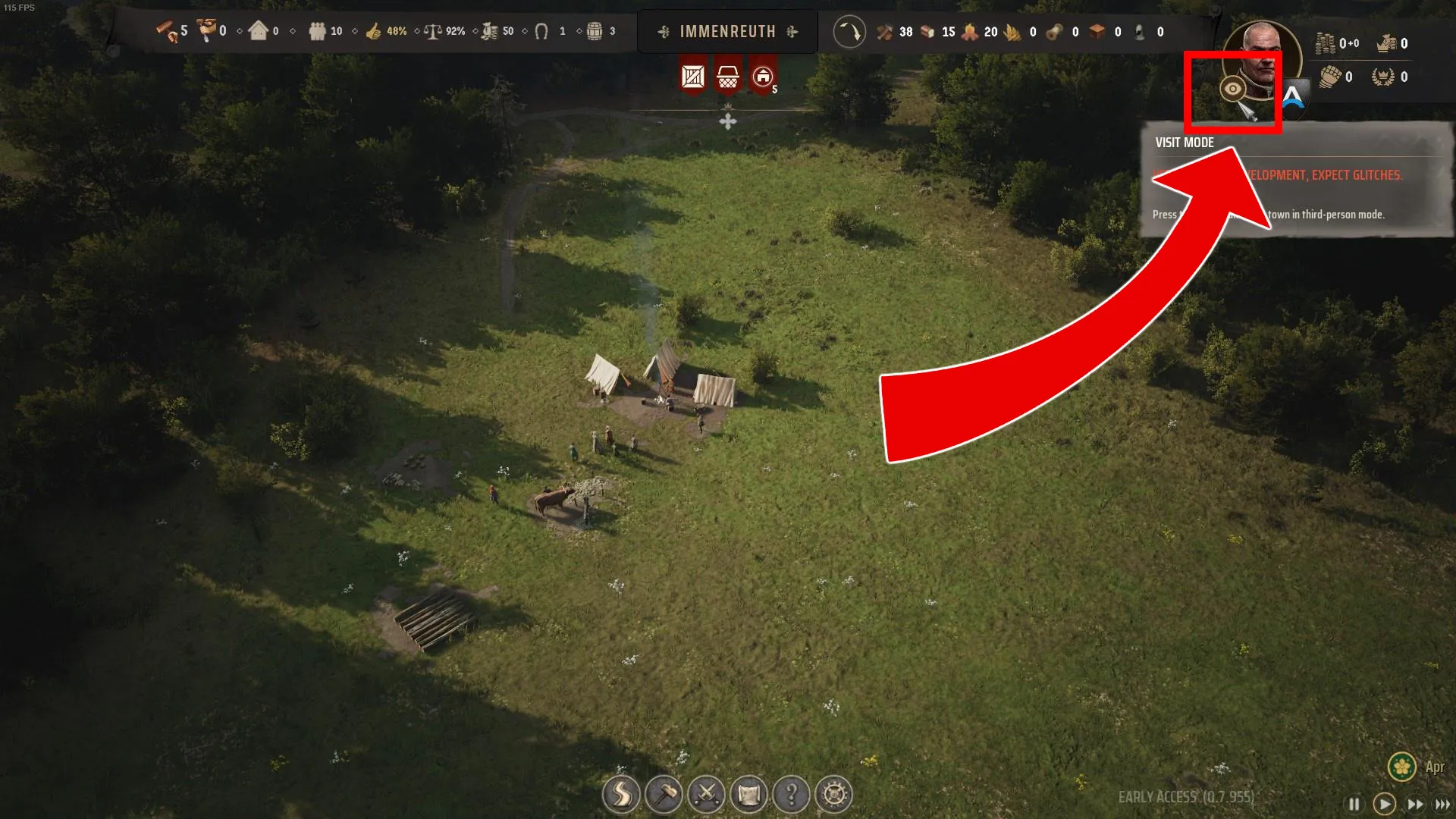Open the gear wheel settings menu
The image size is (1456, 819).
tap(833, 795)
